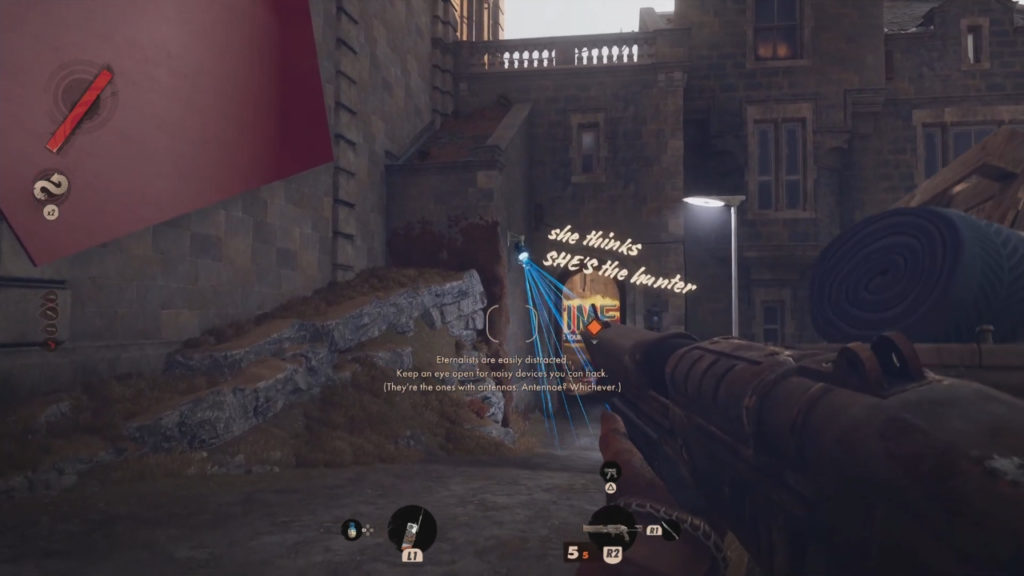This screenshot has width=1024, height=576.
Task: Click the Reprise slab icon
Action: coord(49,186)
